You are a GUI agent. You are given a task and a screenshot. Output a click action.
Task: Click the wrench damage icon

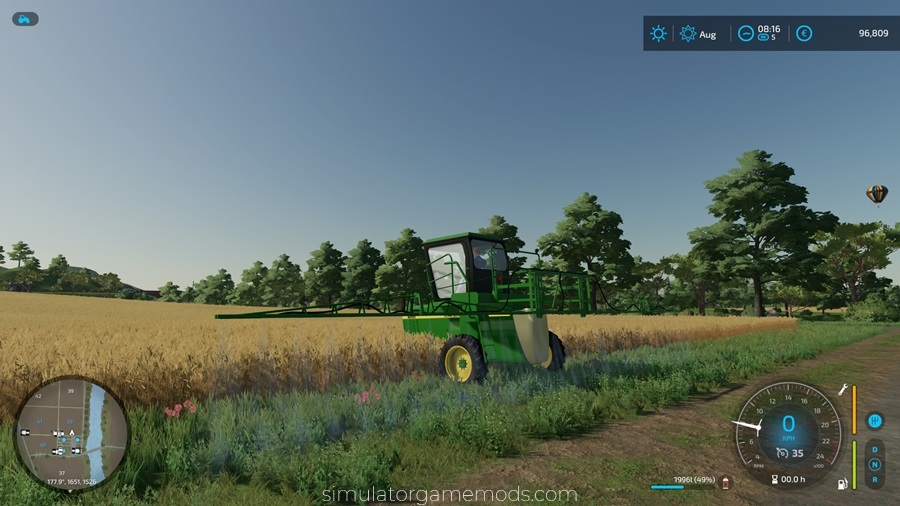point(842,389)
